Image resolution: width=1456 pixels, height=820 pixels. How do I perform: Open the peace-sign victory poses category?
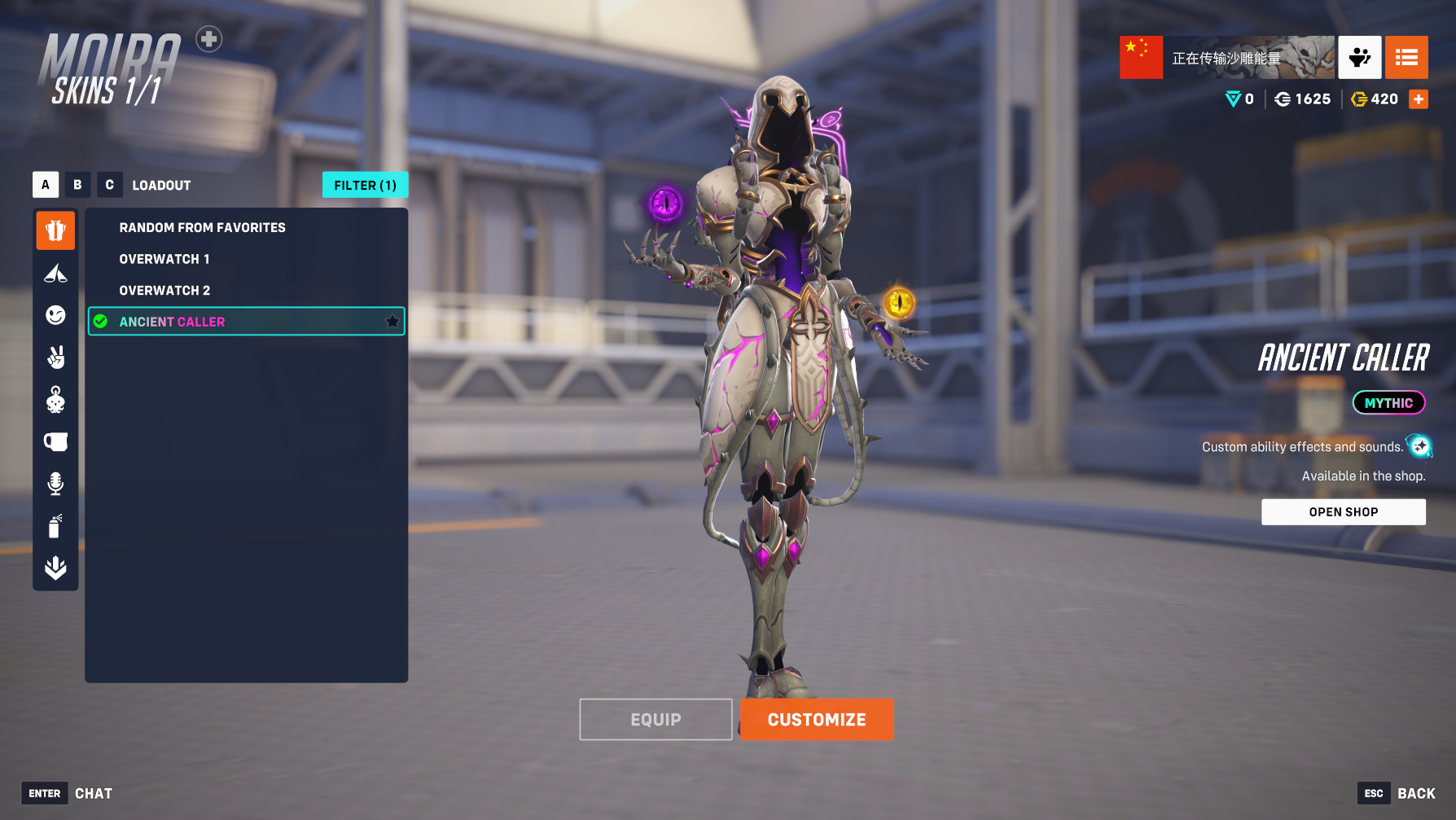55,357
